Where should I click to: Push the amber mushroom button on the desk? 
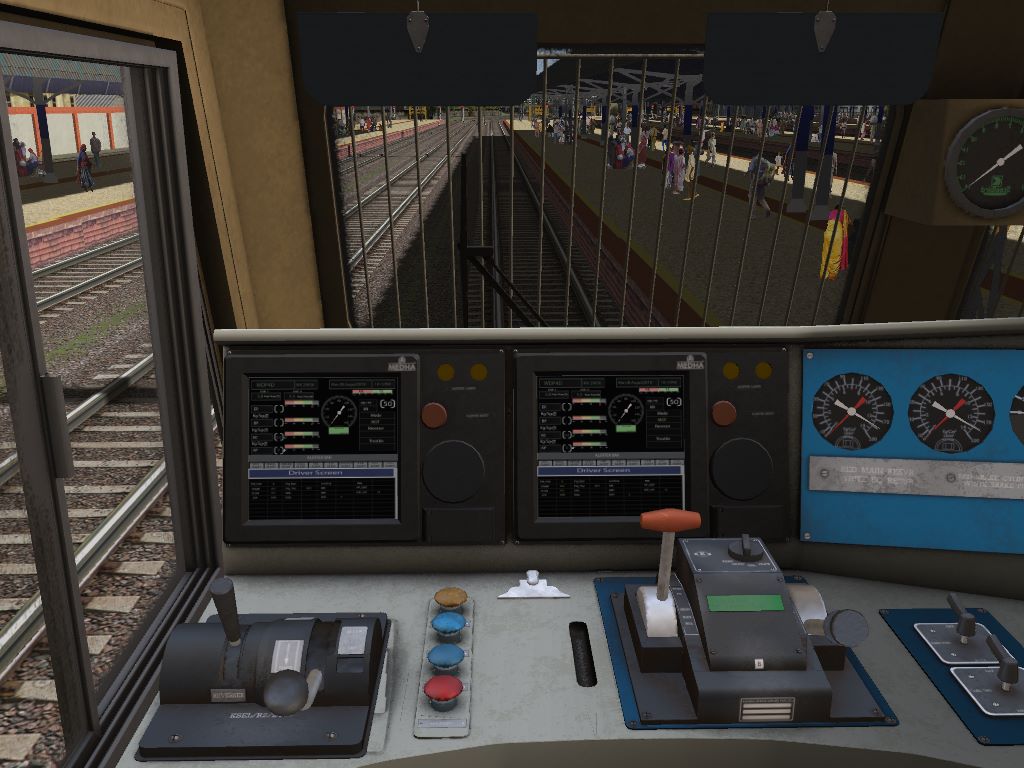pos(450,598)
